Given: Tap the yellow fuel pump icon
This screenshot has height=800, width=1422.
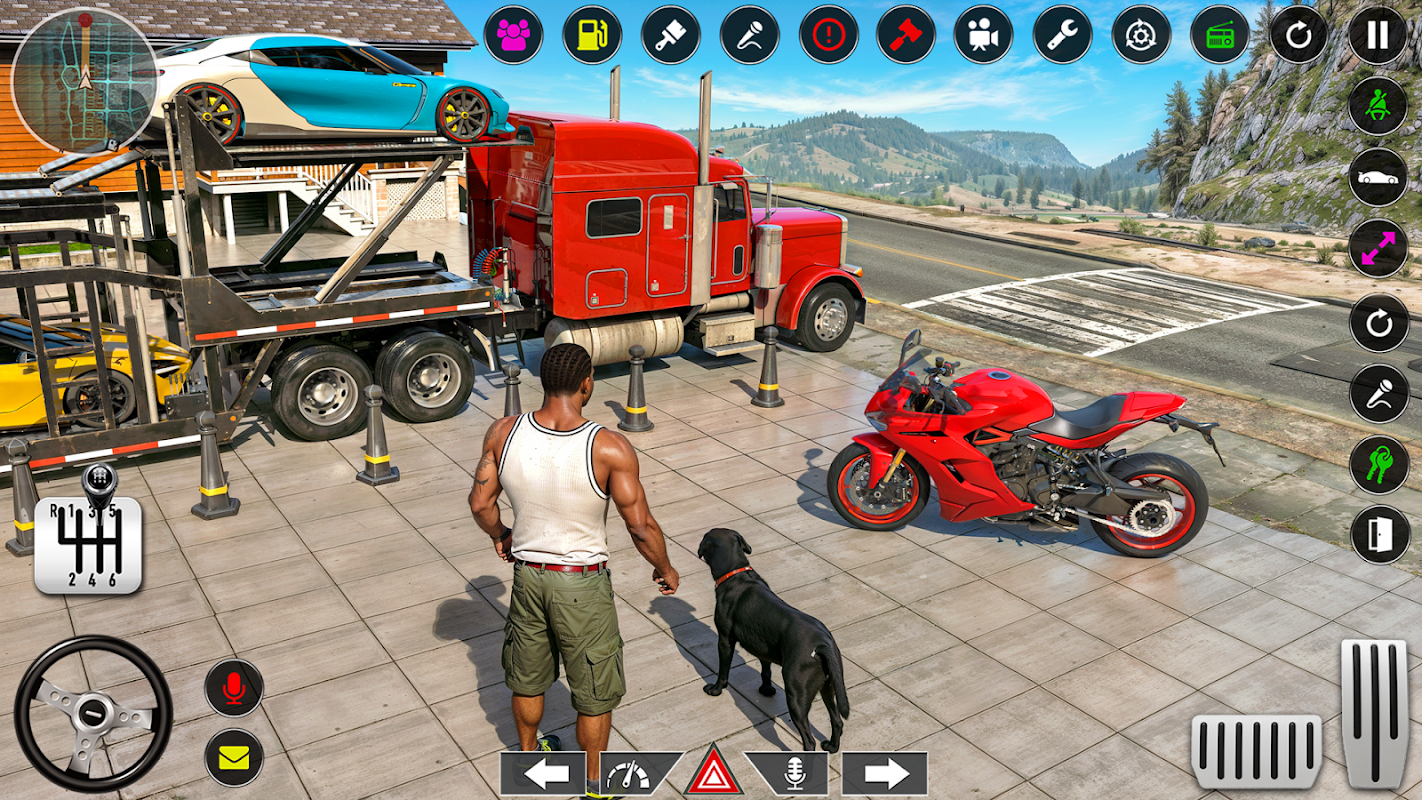Looking at the screenshot, I should click(x=592, y=35).
